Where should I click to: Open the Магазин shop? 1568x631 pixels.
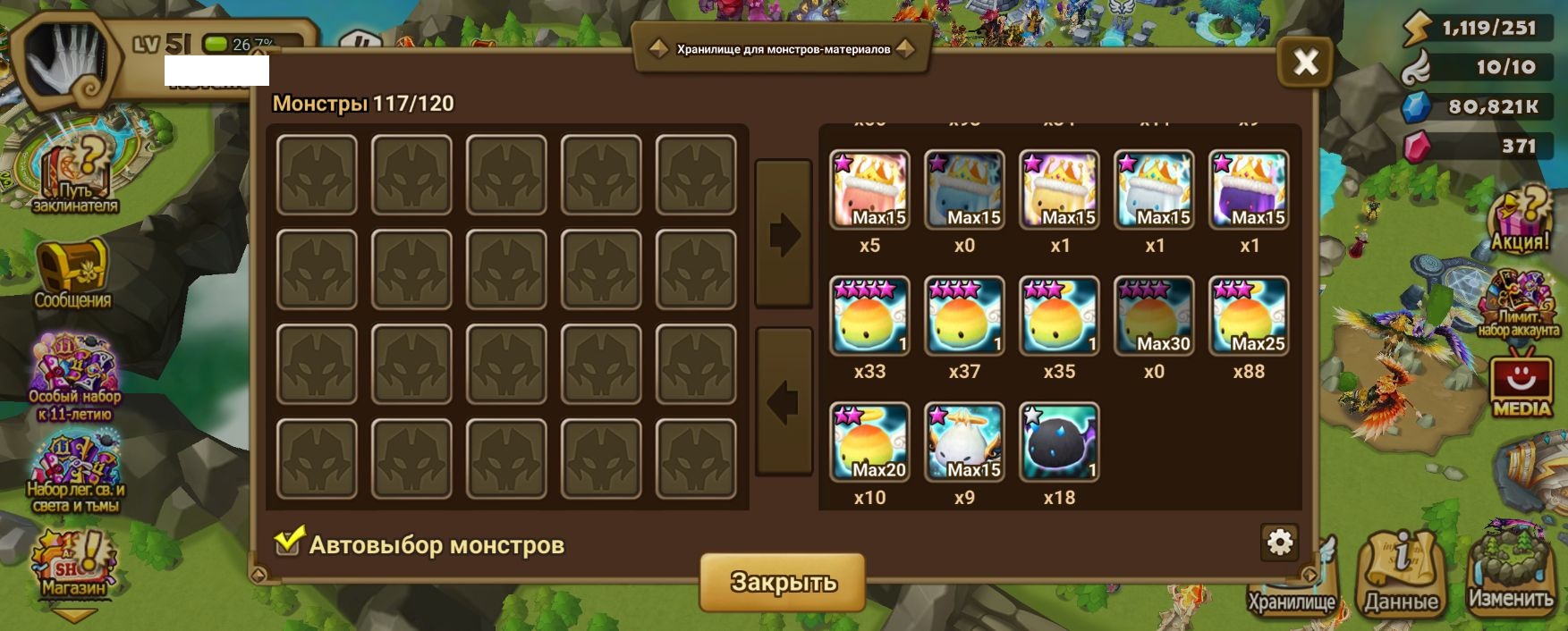coord(74,565)
